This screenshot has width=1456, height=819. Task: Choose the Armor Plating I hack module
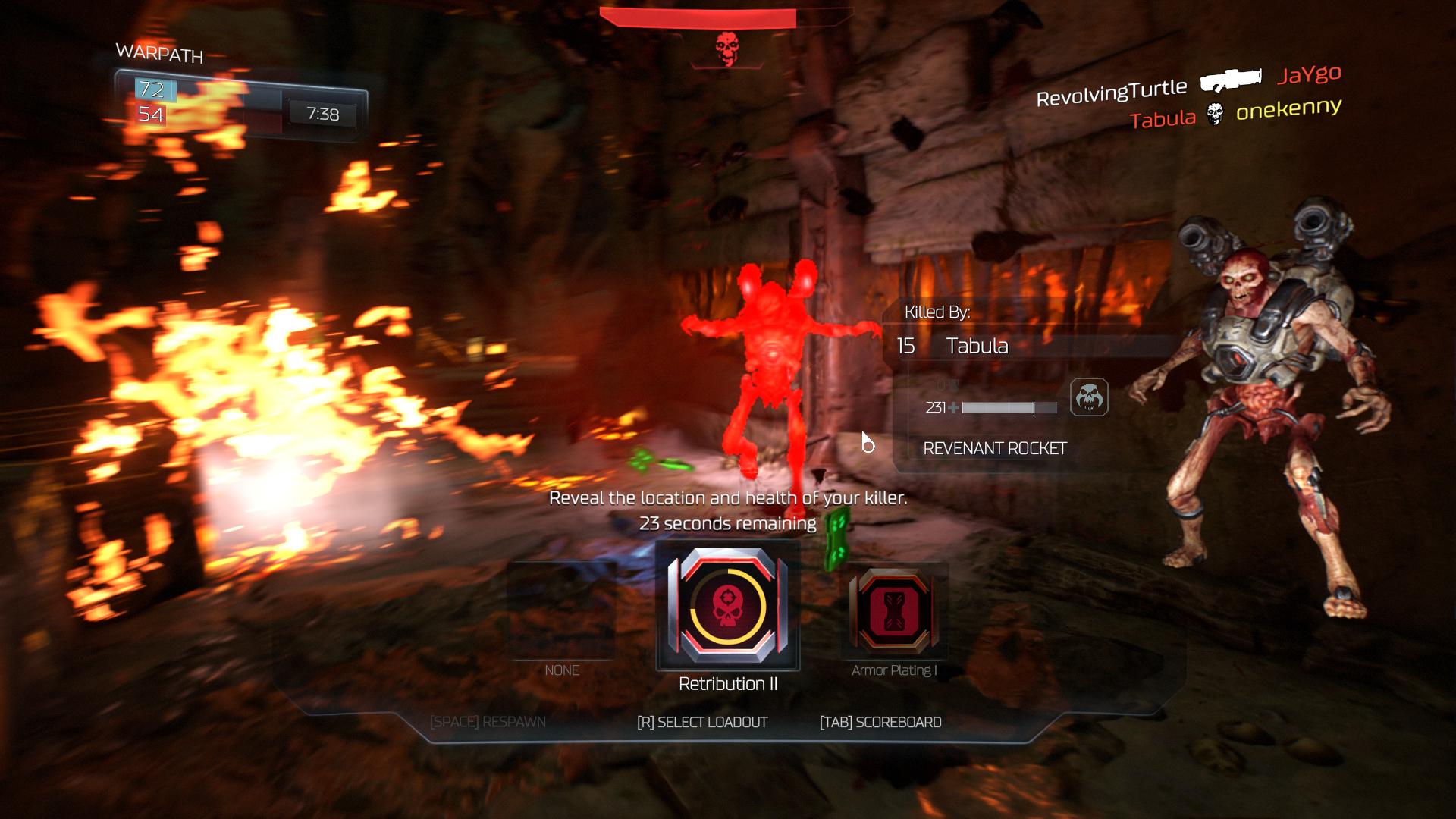tap(894, 610)
